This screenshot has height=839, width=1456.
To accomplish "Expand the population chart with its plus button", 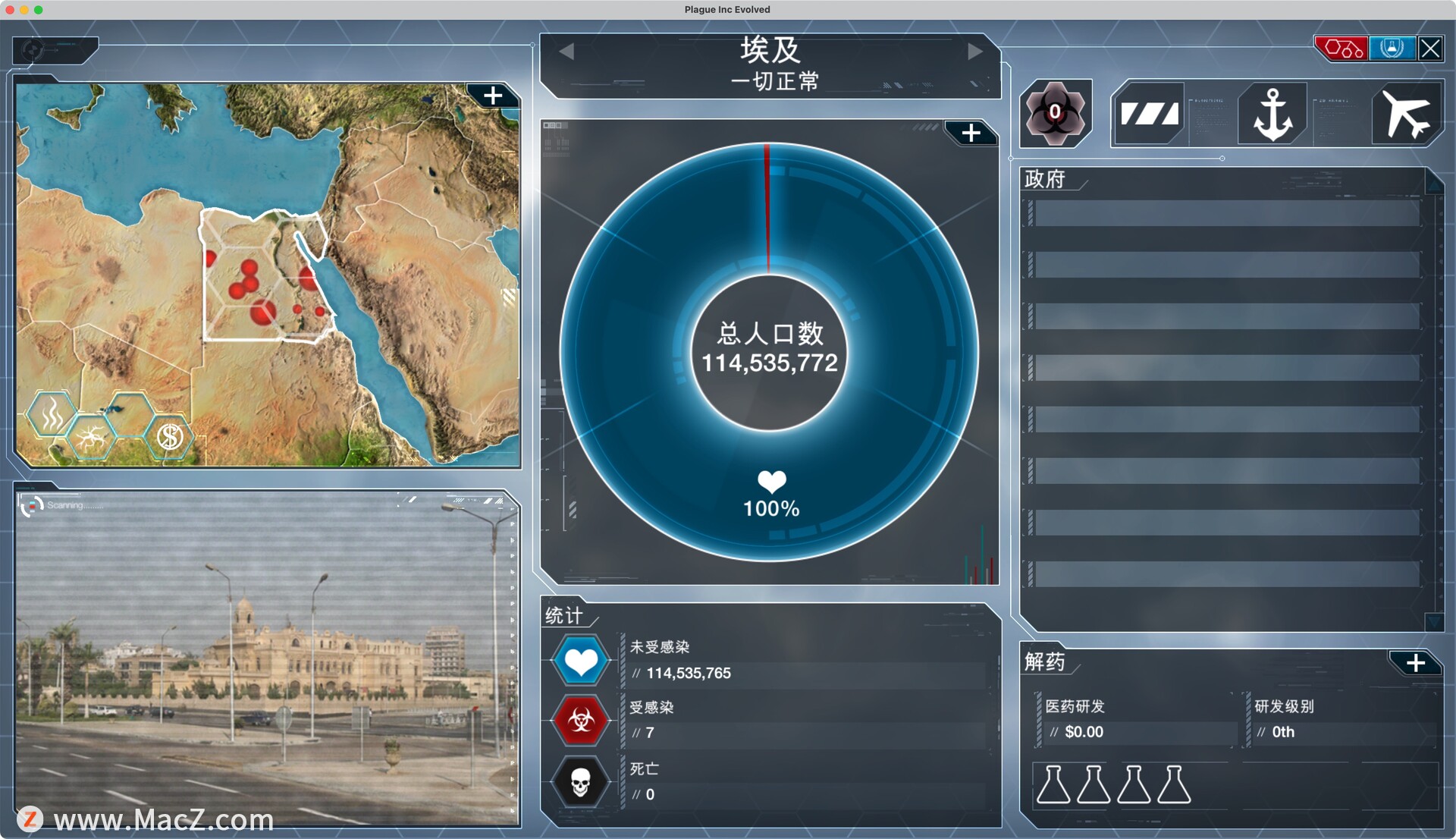I will coord(971,134).
